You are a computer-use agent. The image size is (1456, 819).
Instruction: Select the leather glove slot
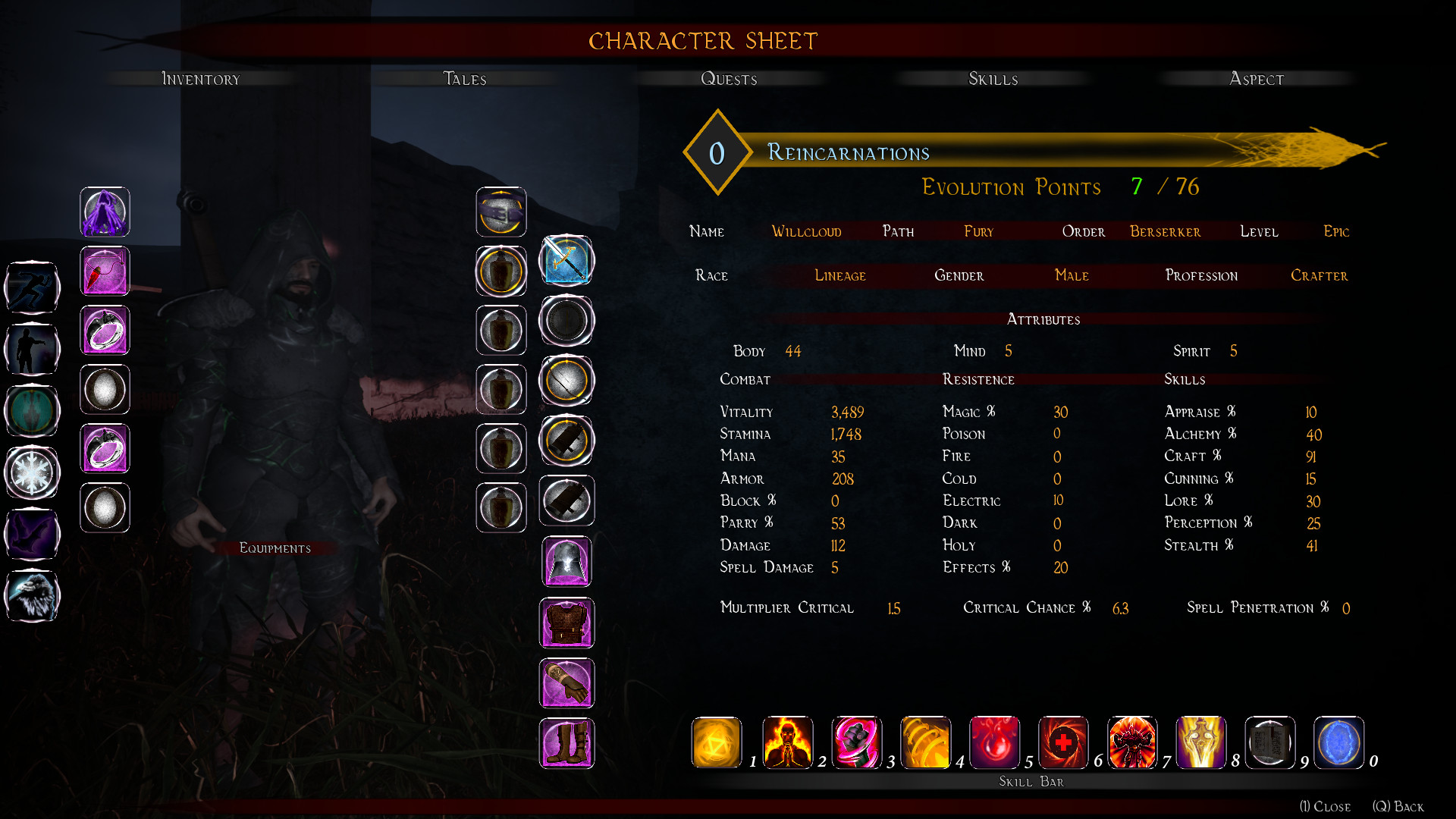tap(566, 683)
